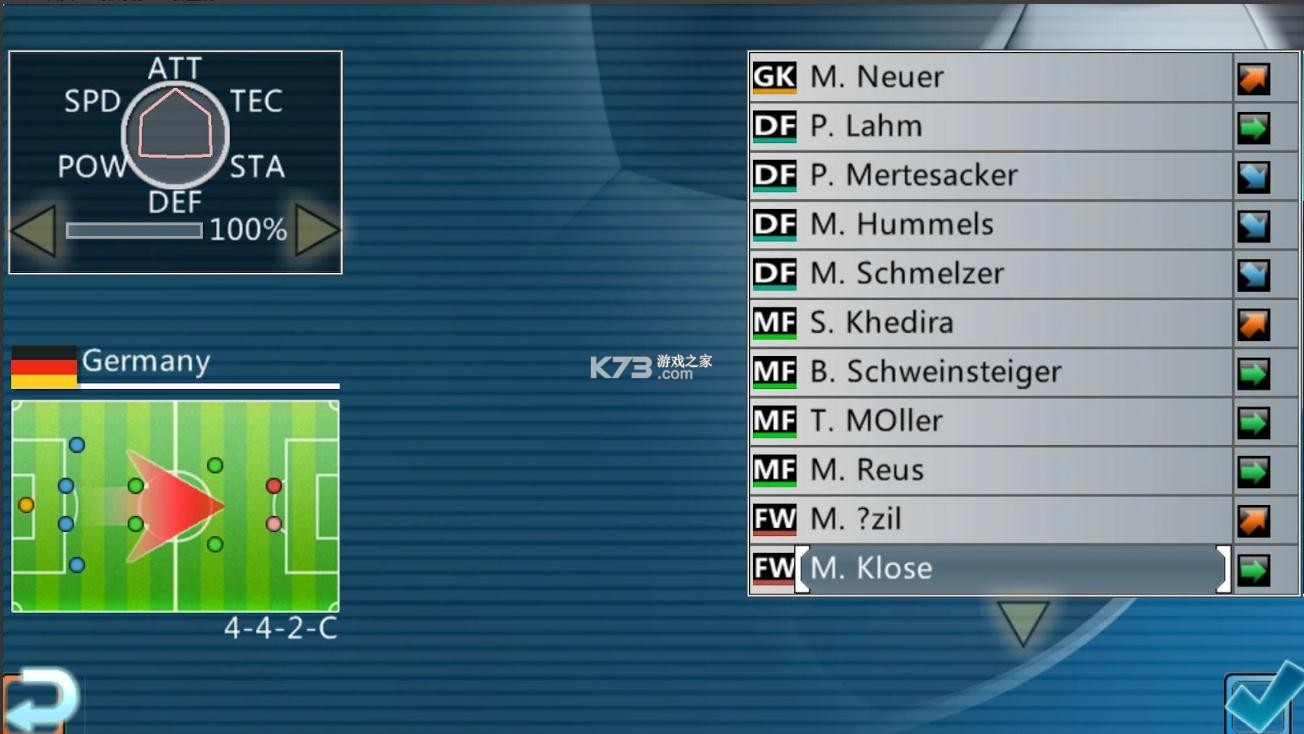
Task: Show more players with down arrow
Action: pyautogui.click(x=1022, y=623)
